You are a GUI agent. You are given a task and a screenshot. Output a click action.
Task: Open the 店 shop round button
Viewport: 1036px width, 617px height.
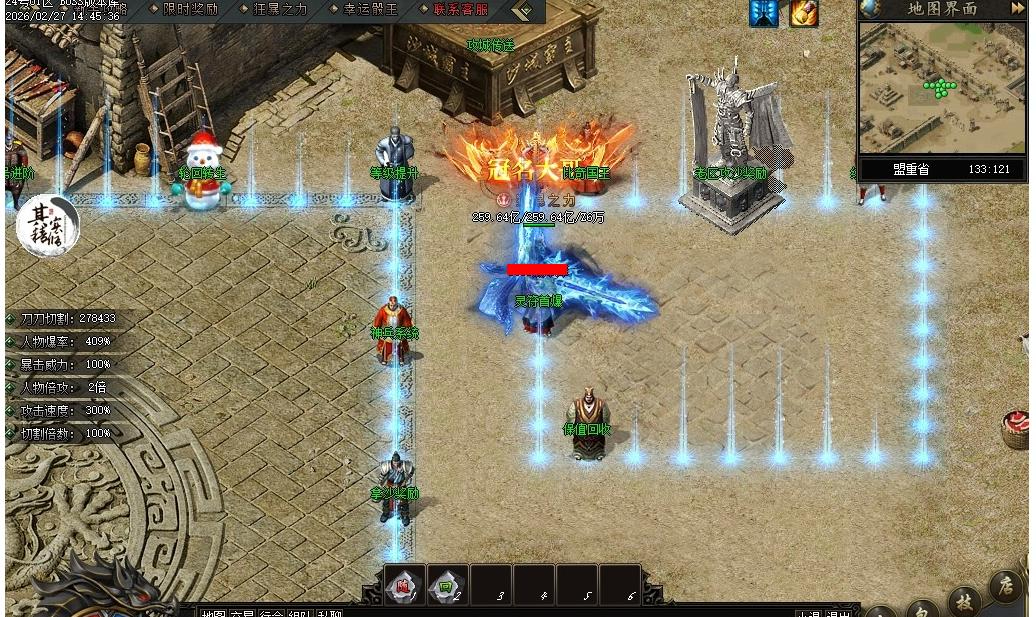(1005, 586)
